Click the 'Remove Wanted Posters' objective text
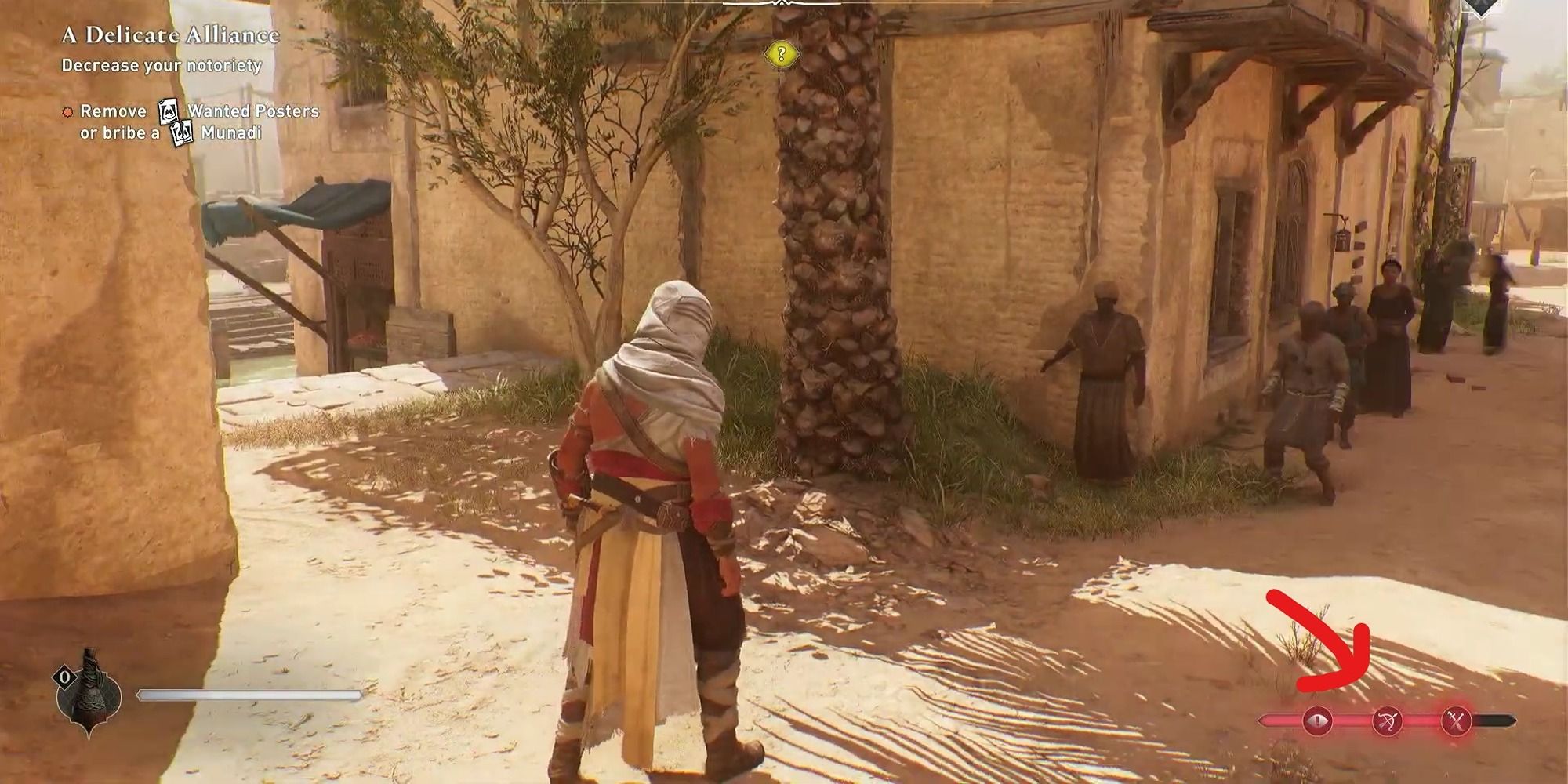 point(235,111)
